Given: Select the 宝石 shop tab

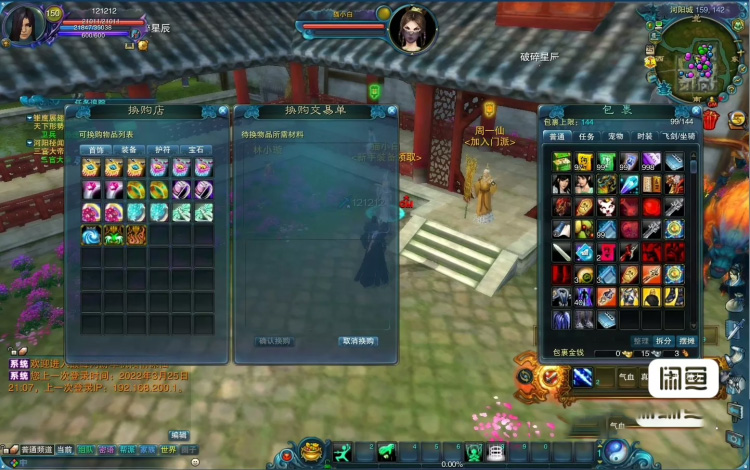Looking at the screenshot, I should click(196, 150).
